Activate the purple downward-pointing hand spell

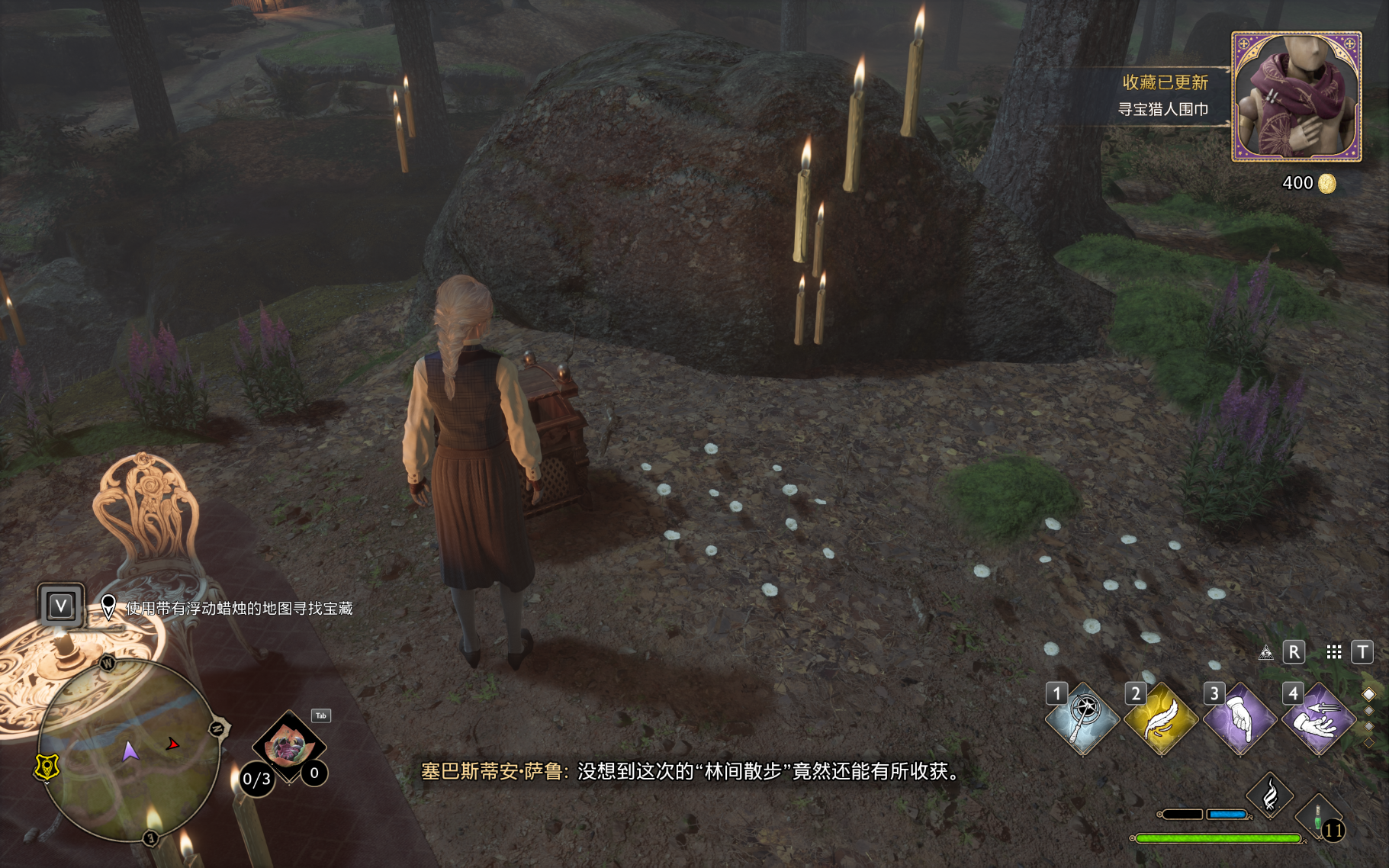(x=1240, y=719)
